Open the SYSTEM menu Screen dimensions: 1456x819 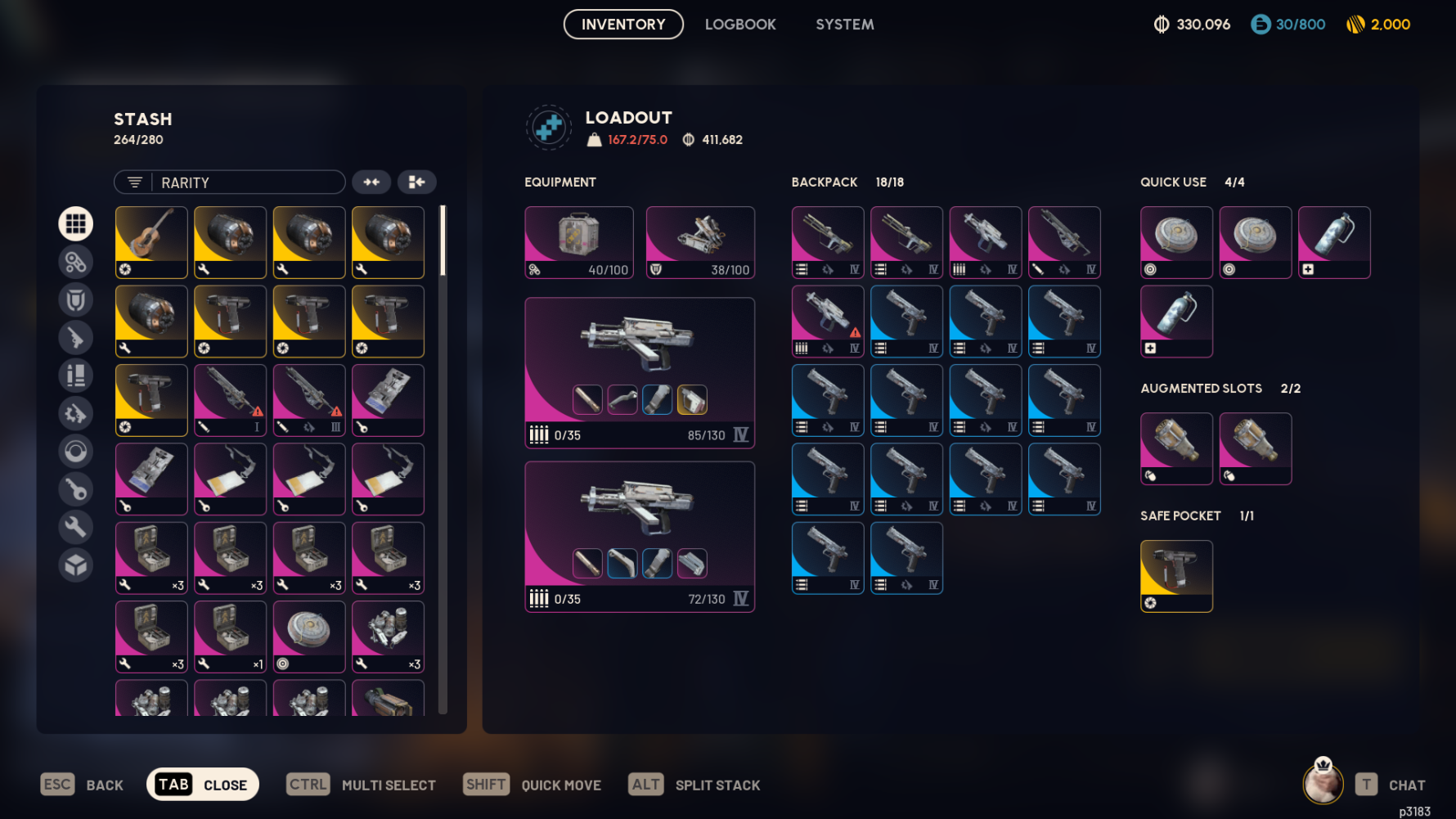tap(844, 24)
